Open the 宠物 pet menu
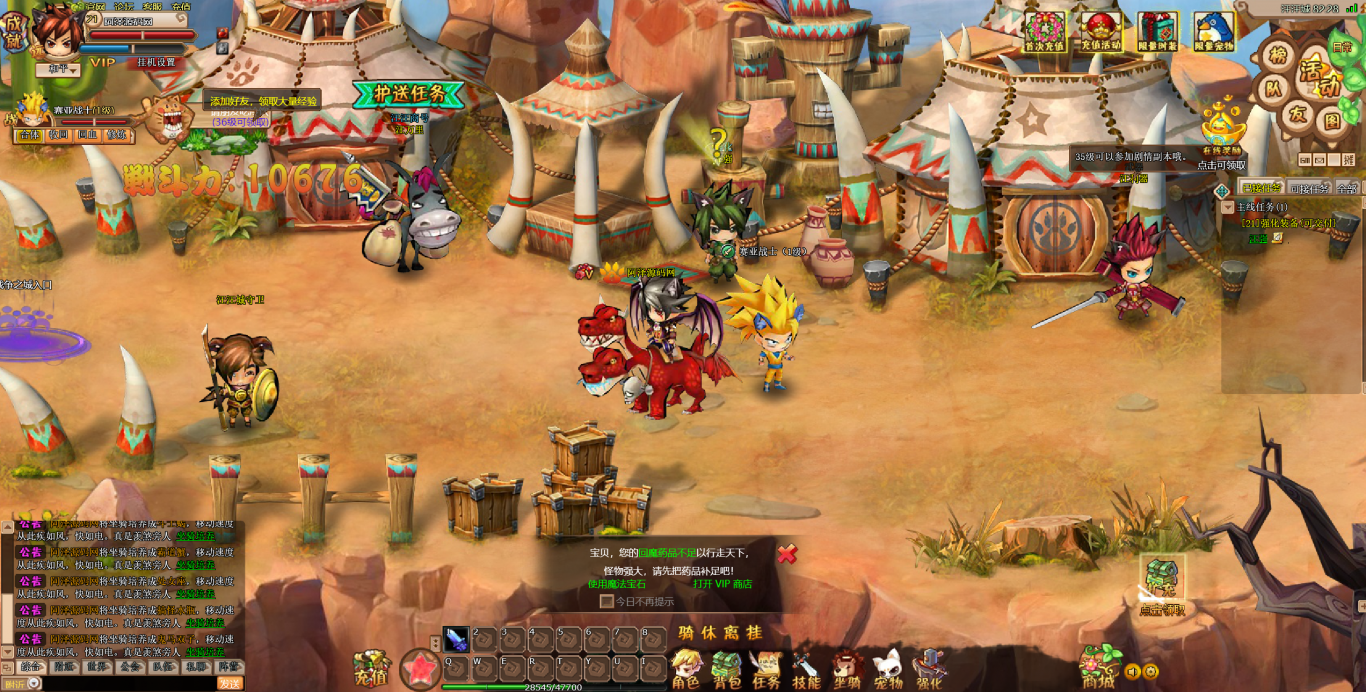This screenshot has width=1366, height=692. (888, 669)
